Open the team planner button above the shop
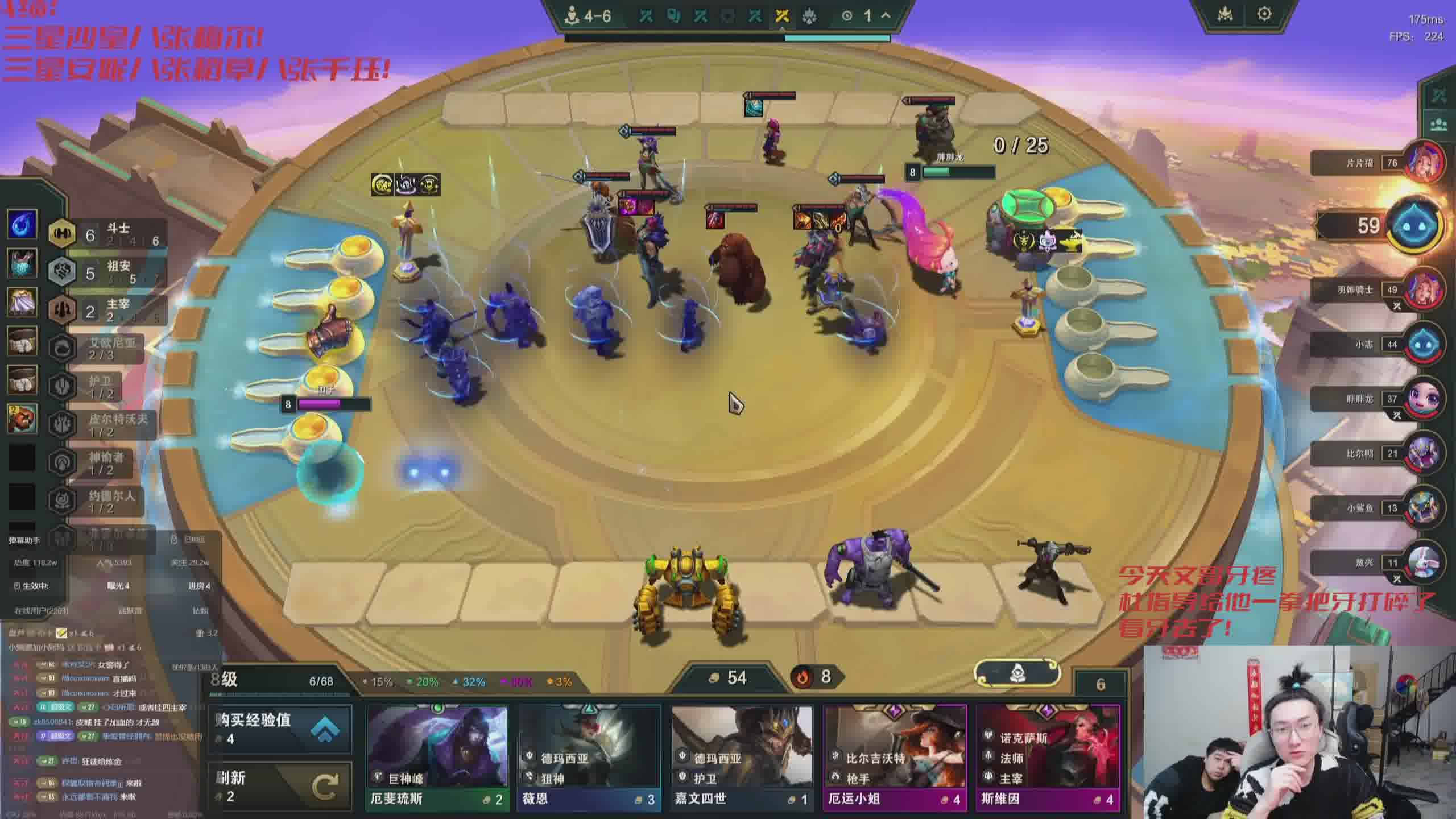 pos(1017,674)
